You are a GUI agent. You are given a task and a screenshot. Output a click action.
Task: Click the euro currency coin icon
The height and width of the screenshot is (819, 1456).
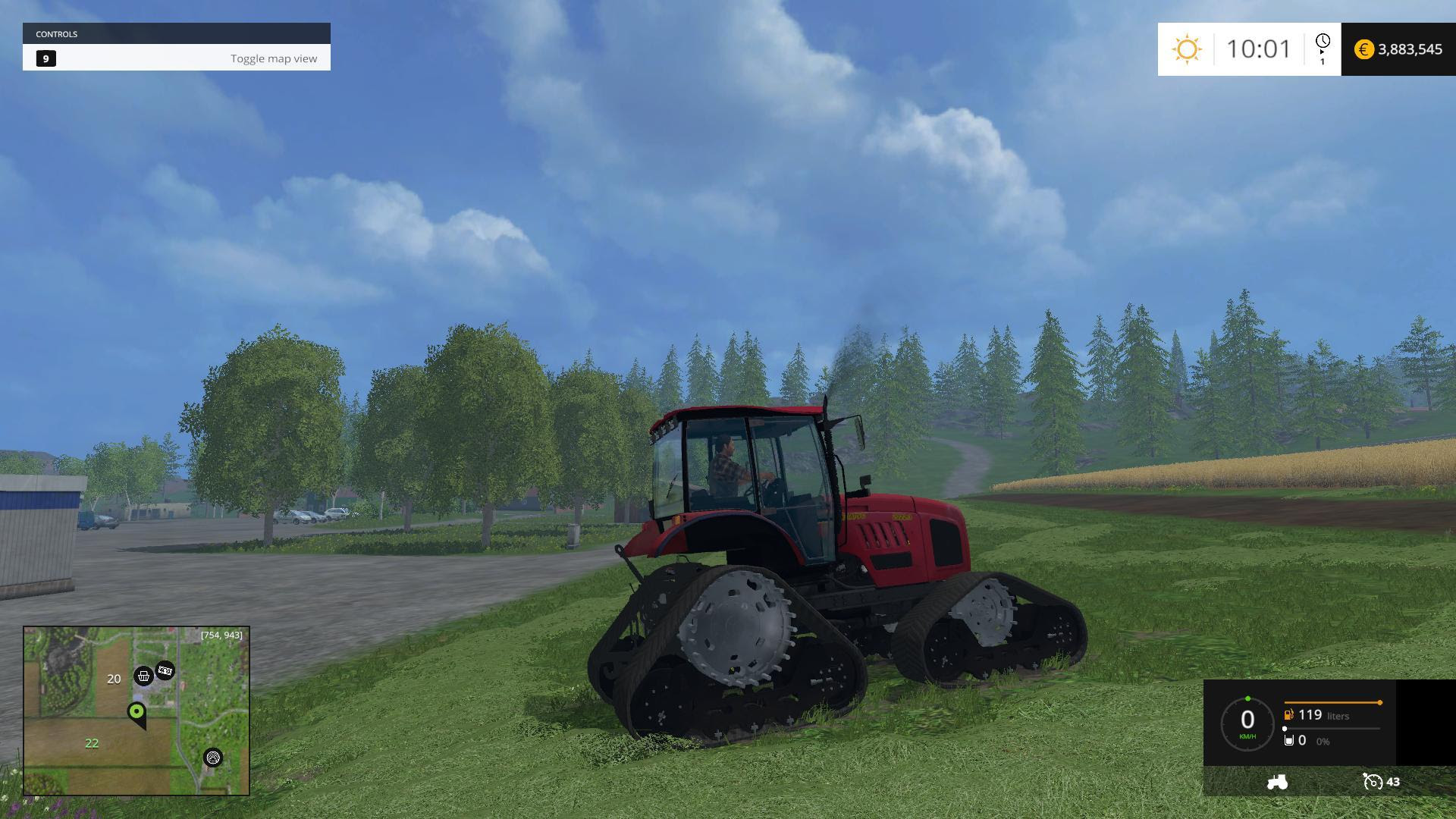tap(1363, 49)
